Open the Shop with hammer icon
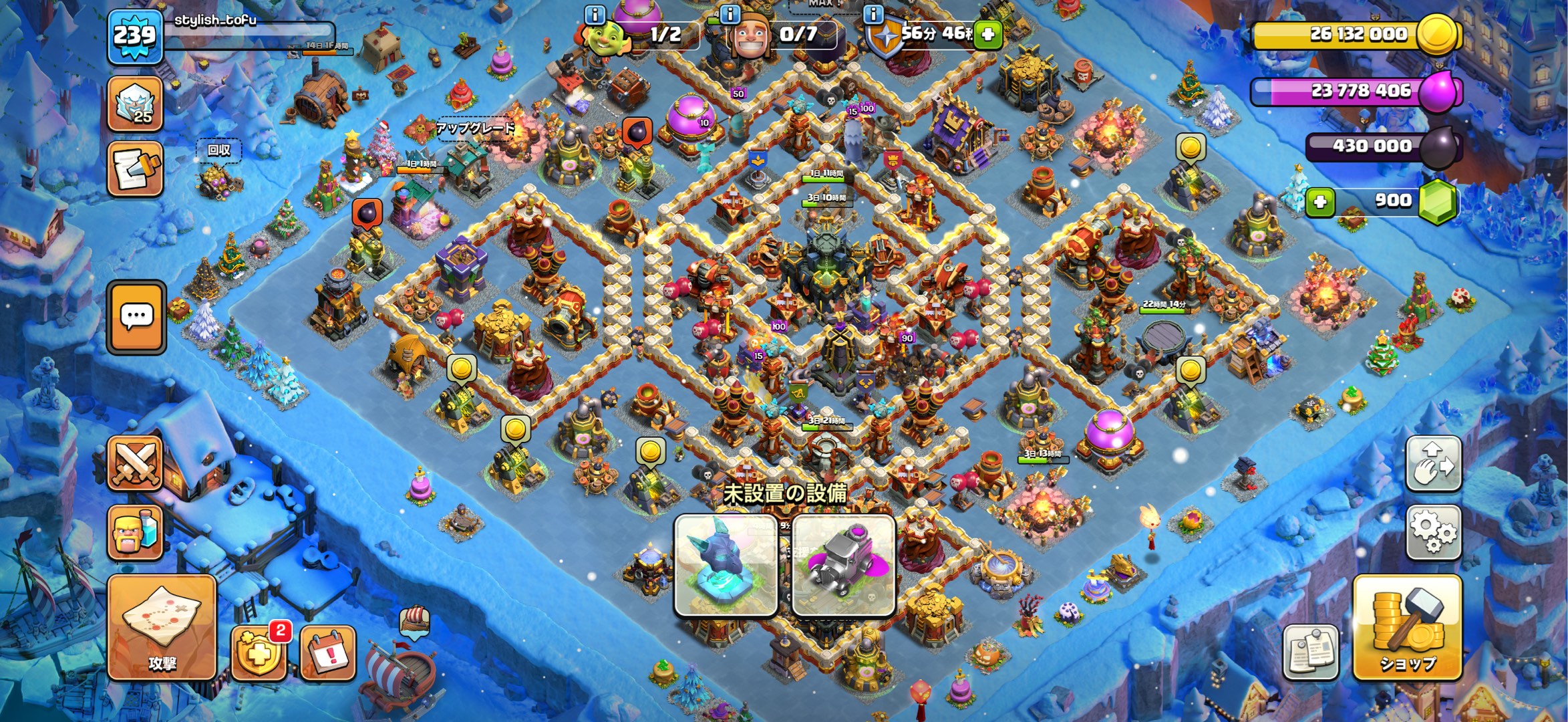Image resolution: width=1568 pixels, height=722 pixels. 1407,627
